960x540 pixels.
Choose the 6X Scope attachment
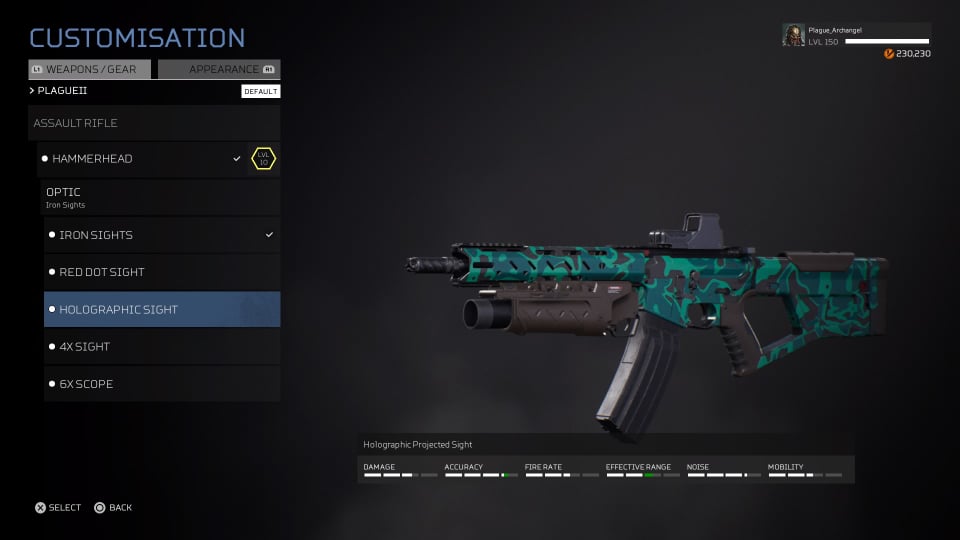coord(161,384)
